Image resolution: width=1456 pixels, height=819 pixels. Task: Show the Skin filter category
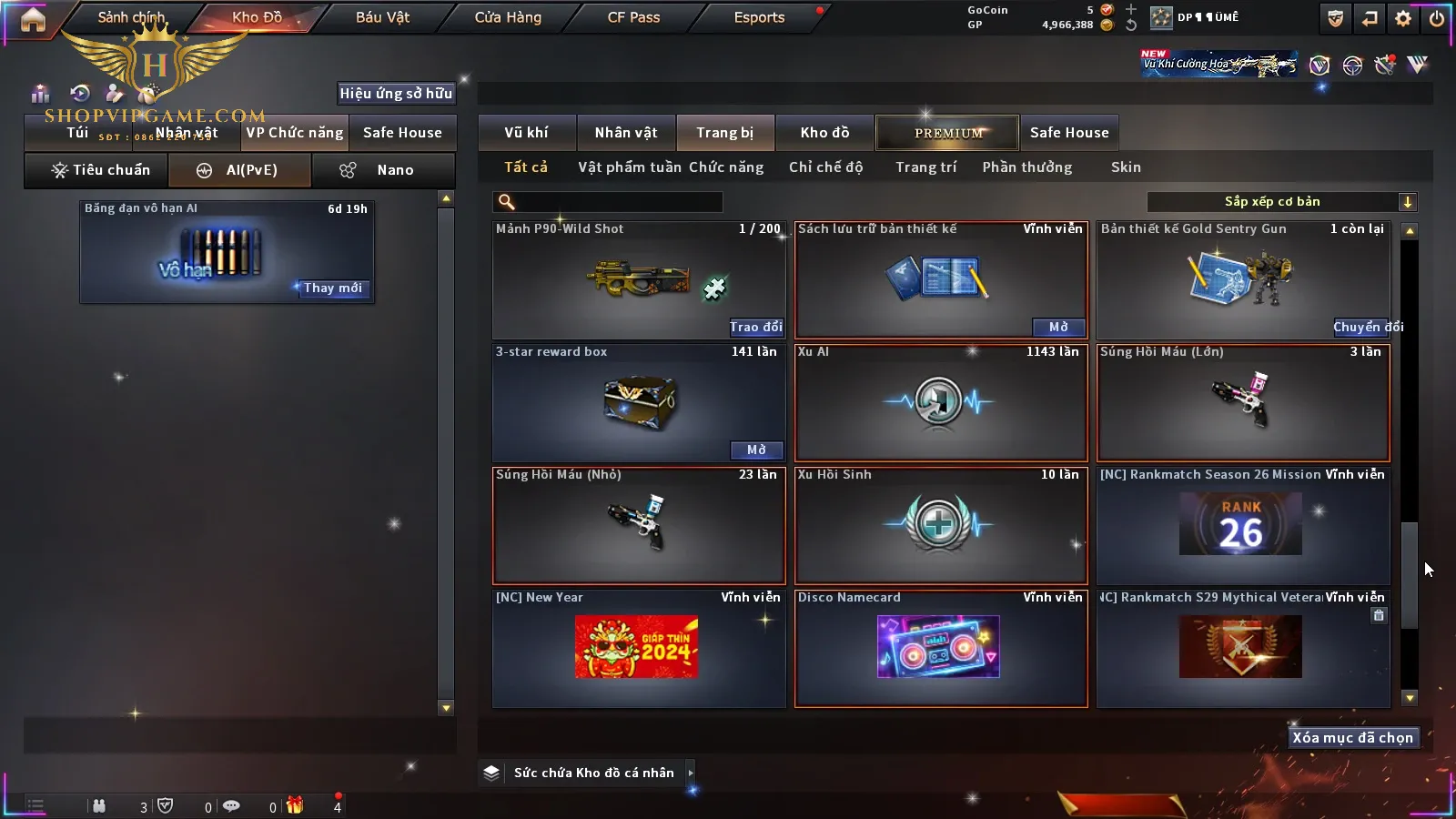click(x=1126, y=167)
